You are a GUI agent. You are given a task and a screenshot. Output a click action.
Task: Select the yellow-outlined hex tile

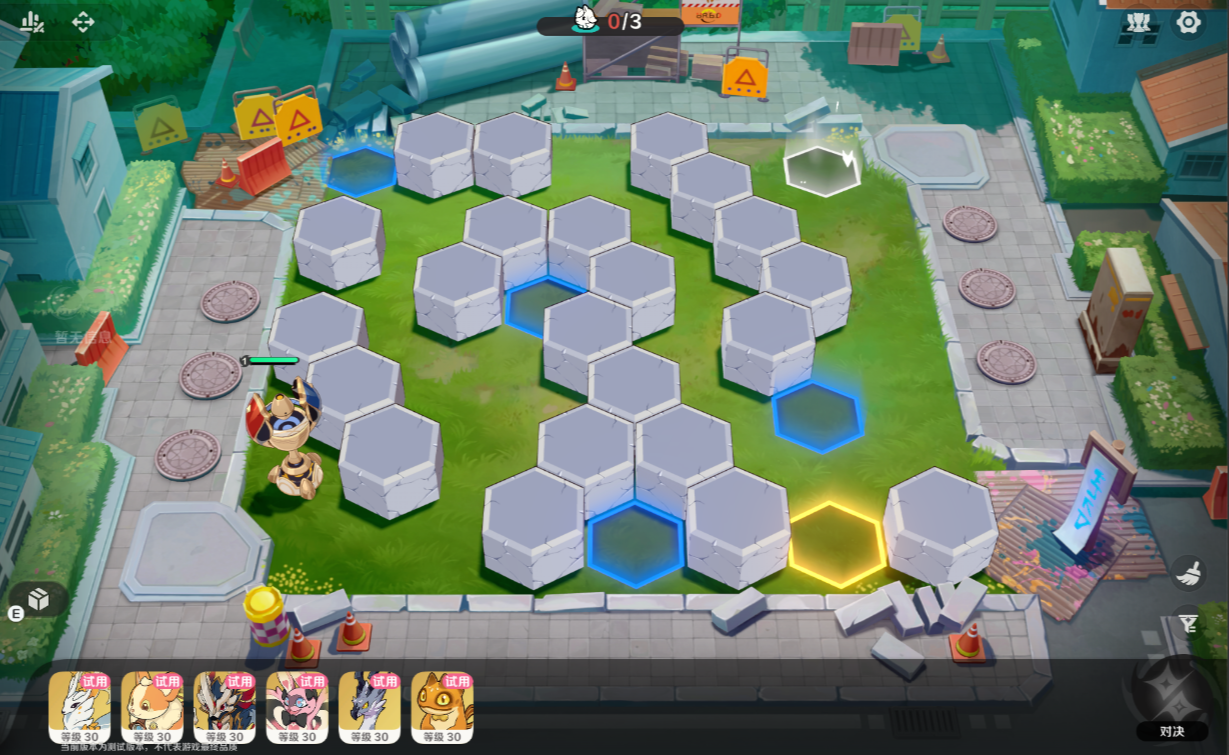[x=836, y=543]
